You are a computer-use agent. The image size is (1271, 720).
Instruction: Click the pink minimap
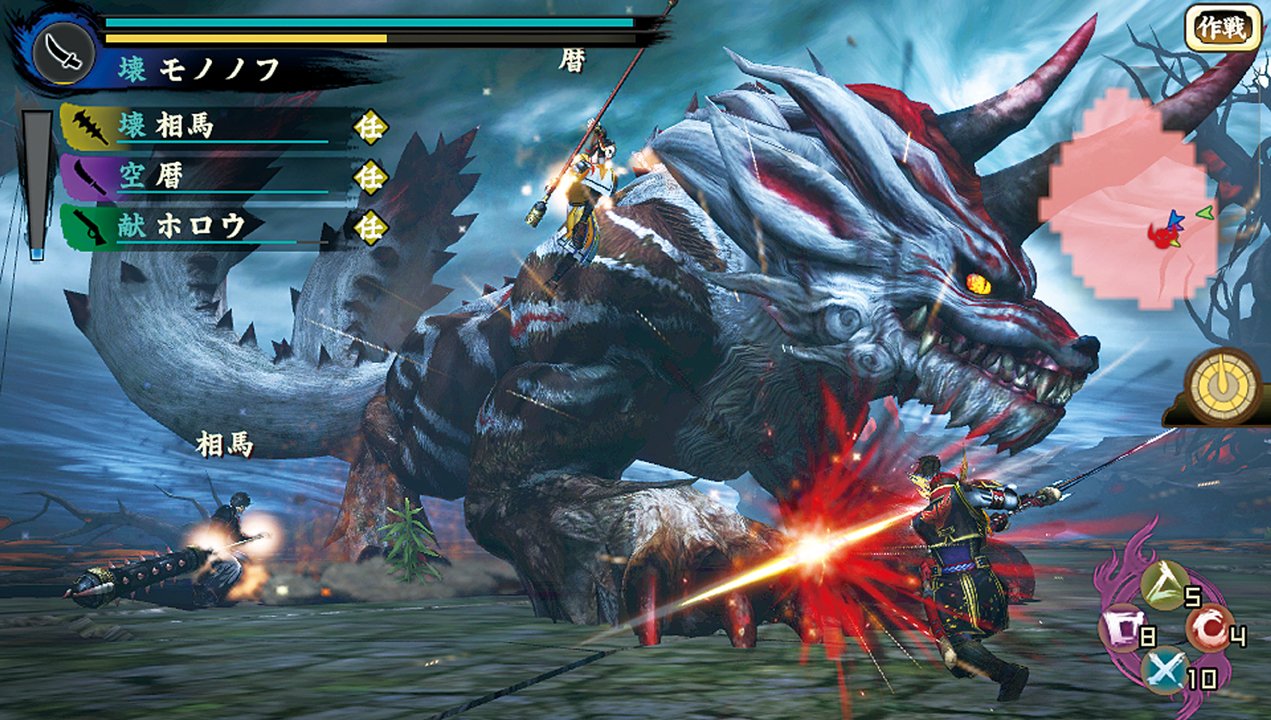[x=1130, y=200]
